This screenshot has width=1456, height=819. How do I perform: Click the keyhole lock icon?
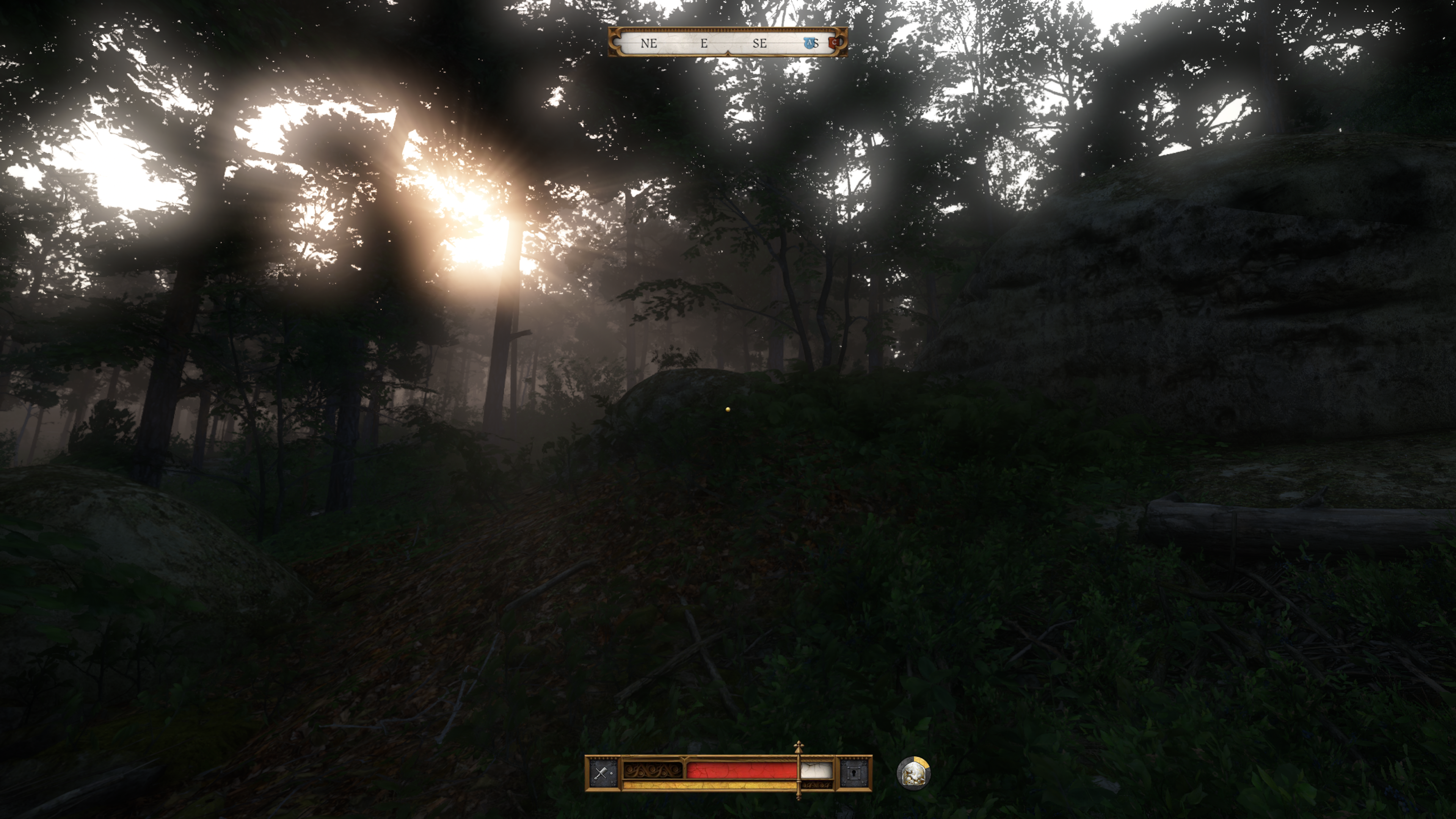854,773
